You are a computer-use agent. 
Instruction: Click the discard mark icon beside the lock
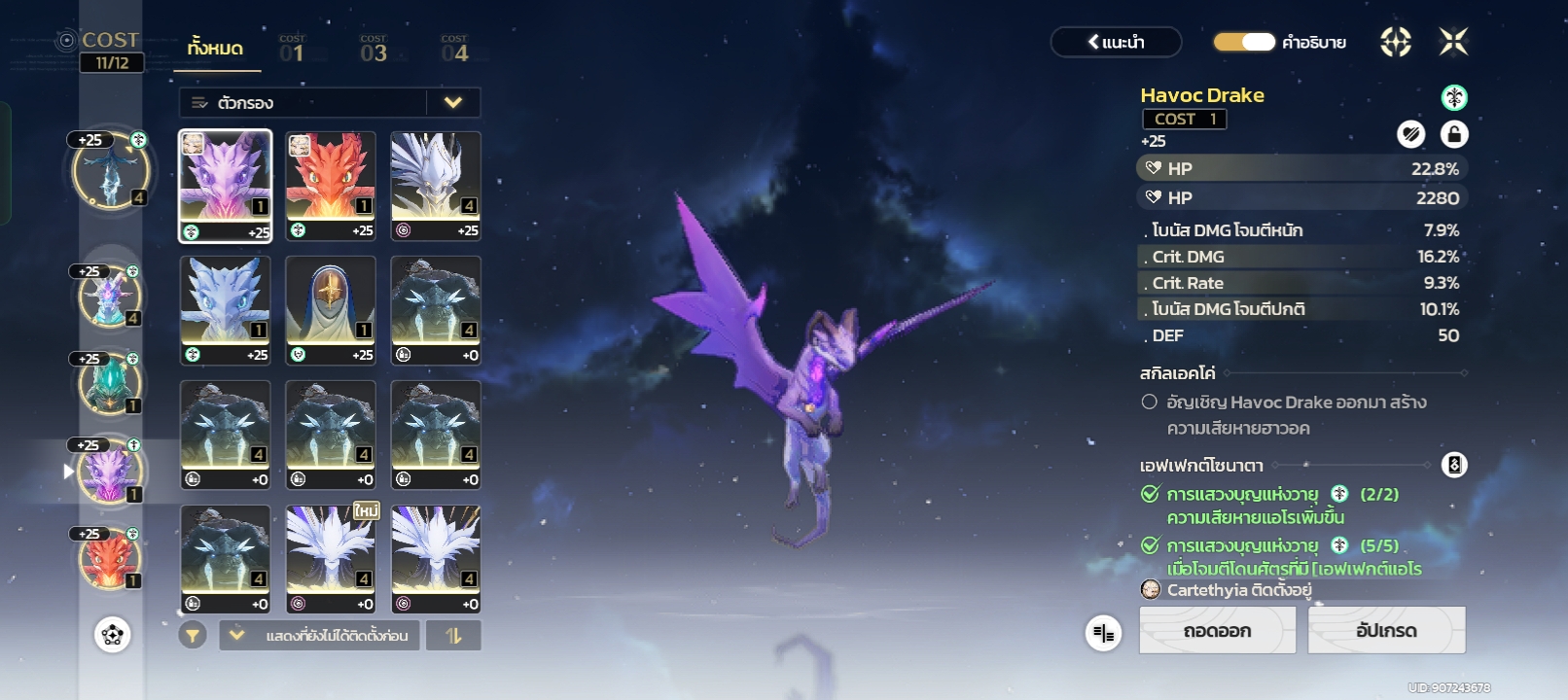(1410, 134)
